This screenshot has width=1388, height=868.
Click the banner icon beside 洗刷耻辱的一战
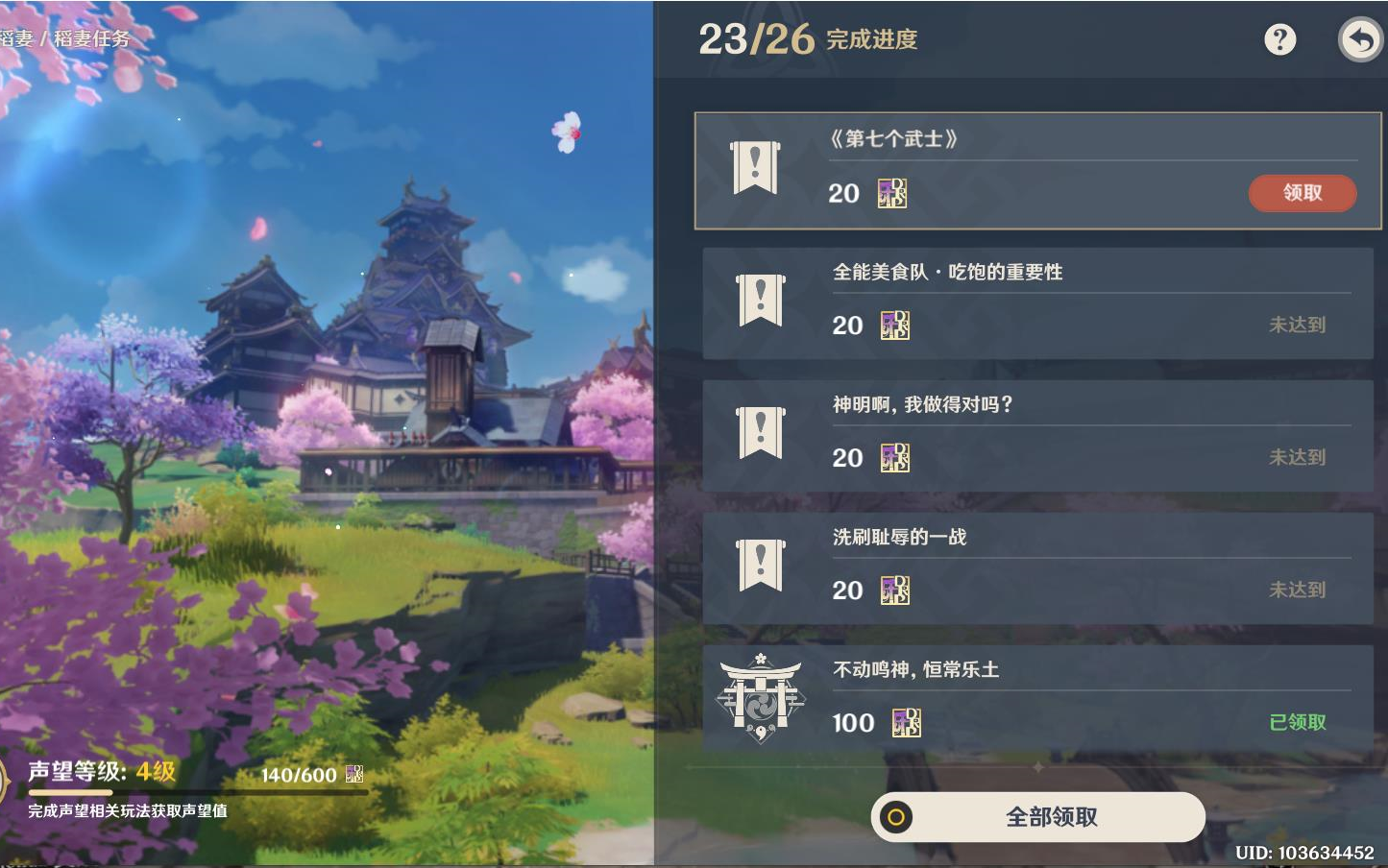[x=758, y=567]
